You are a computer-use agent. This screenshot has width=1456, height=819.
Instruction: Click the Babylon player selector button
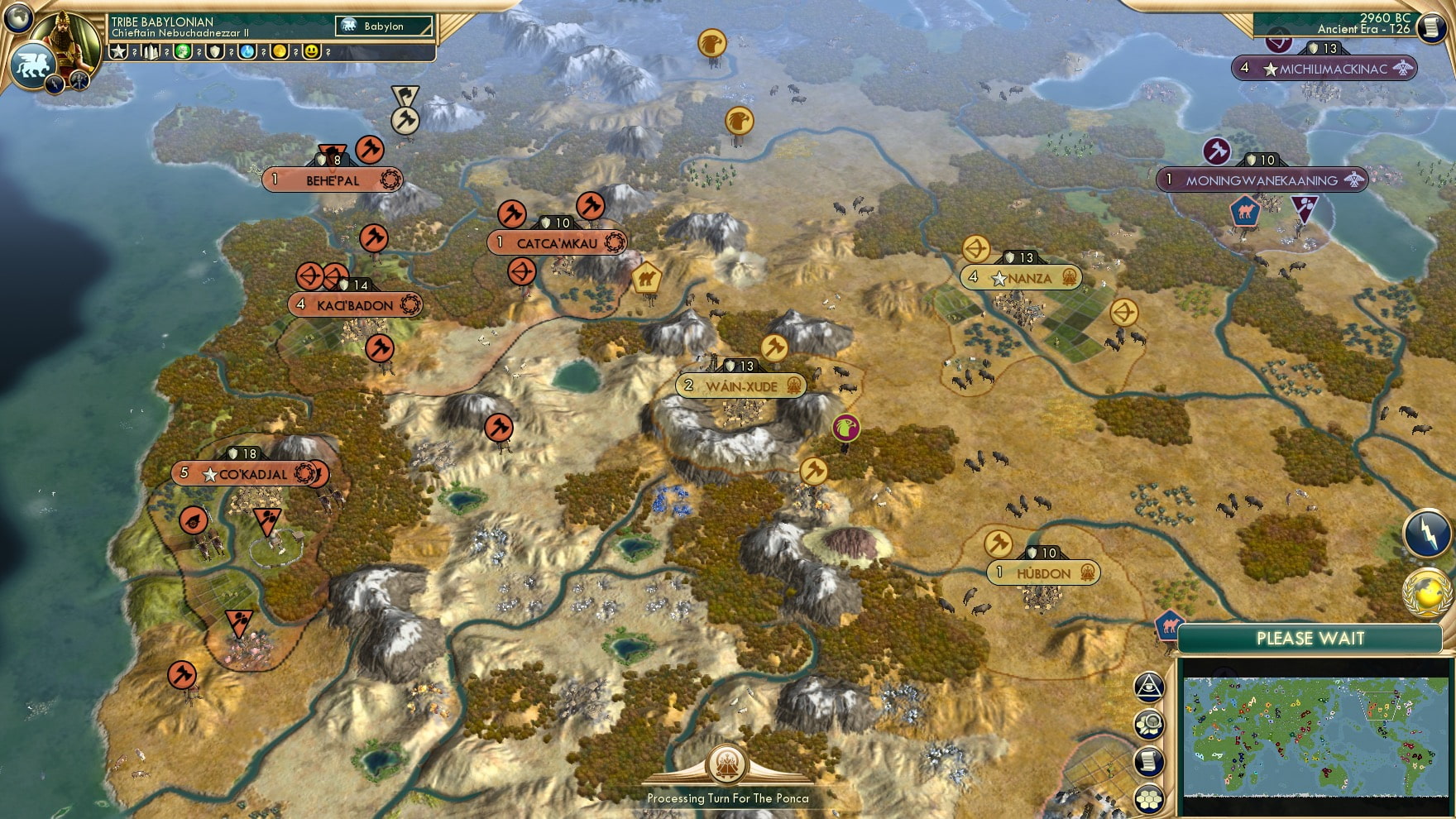tap(384, 26)
